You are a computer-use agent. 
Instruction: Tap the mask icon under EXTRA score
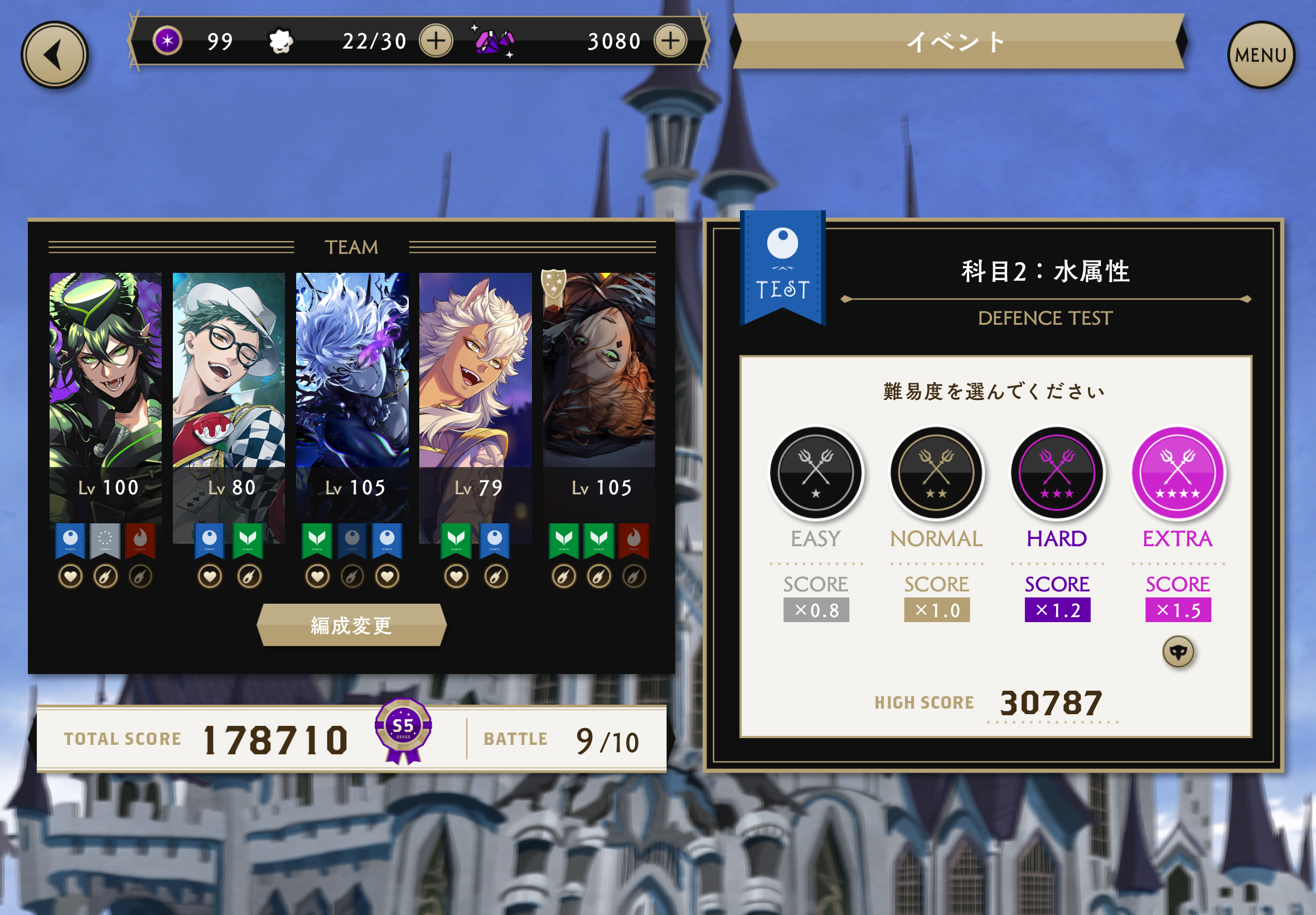tap(1178, 652)
